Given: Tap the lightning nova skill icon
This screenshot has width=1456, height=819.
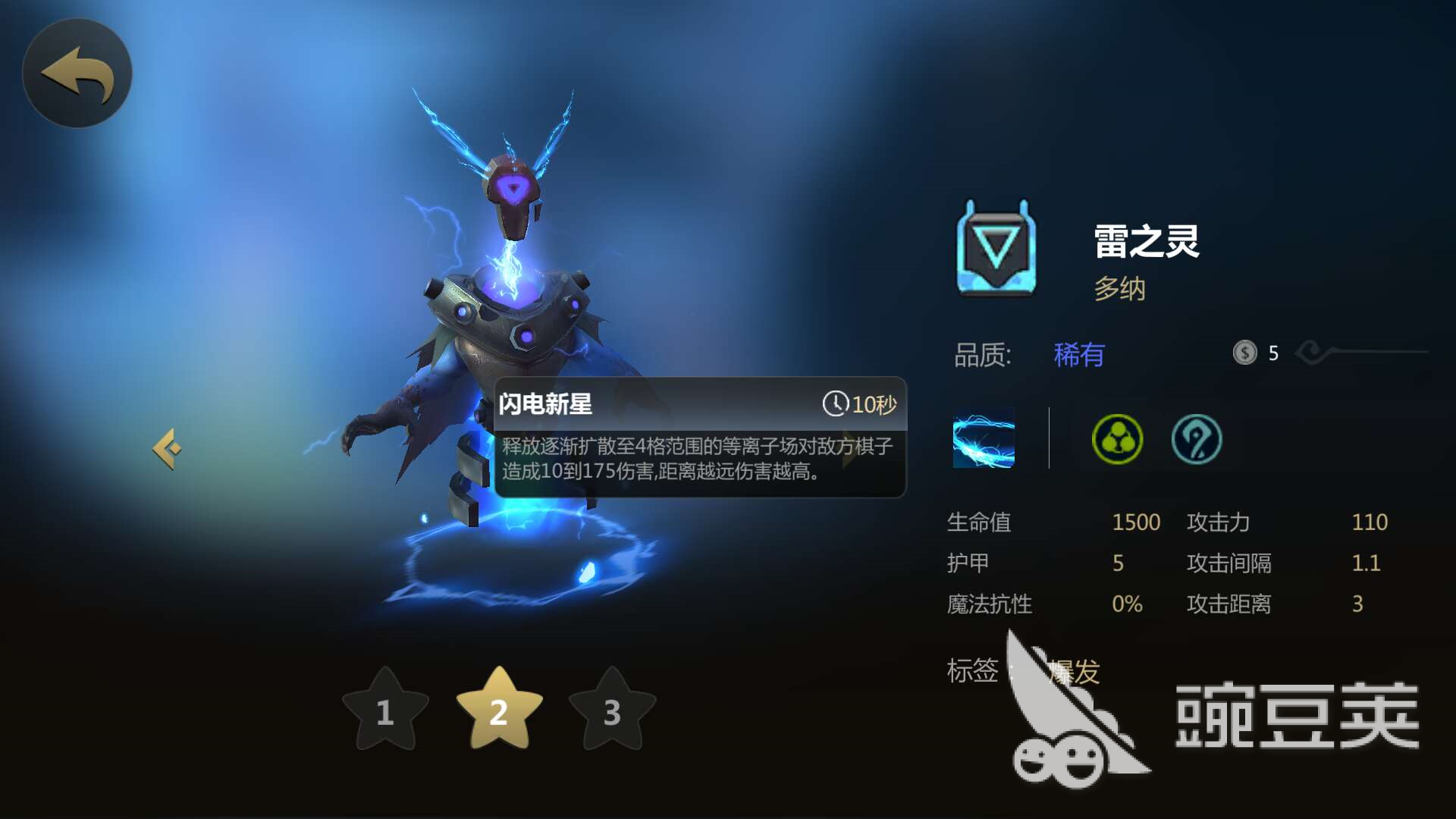Looking at the screenshot, I should click(x=984, y=438).
